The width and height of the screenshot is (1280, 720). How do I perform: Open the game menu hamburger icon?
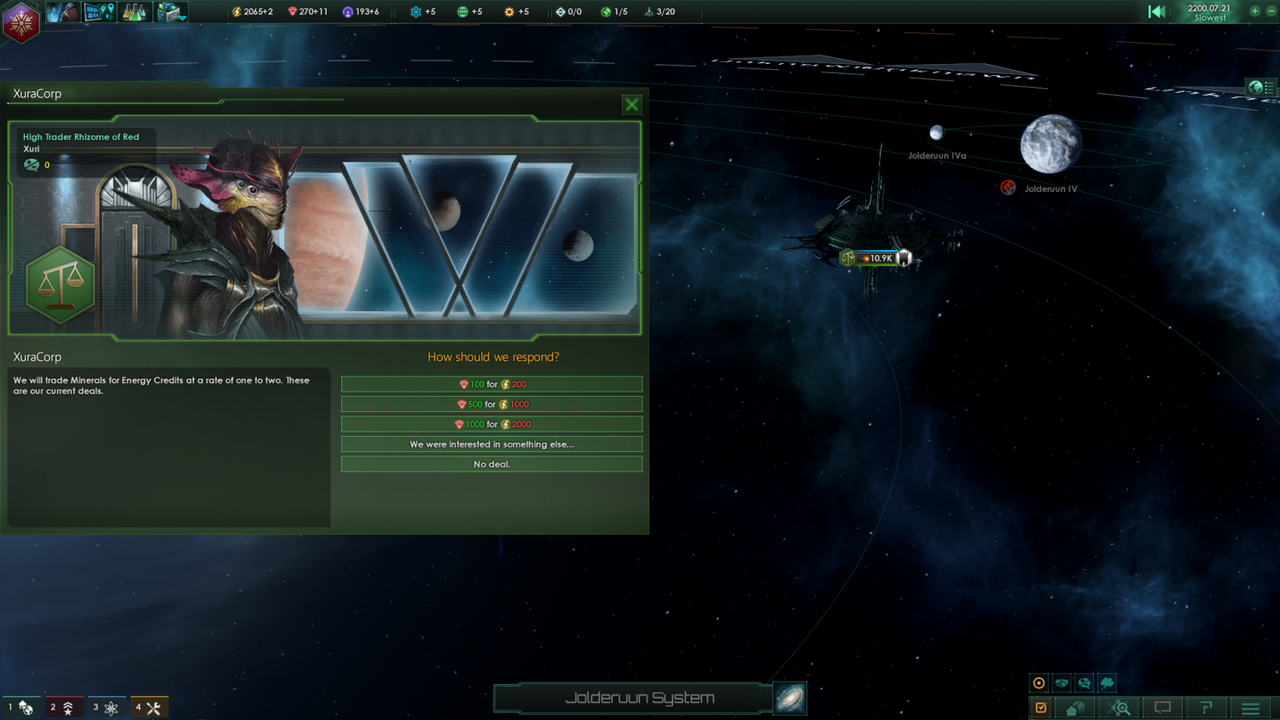point(1250,707)
